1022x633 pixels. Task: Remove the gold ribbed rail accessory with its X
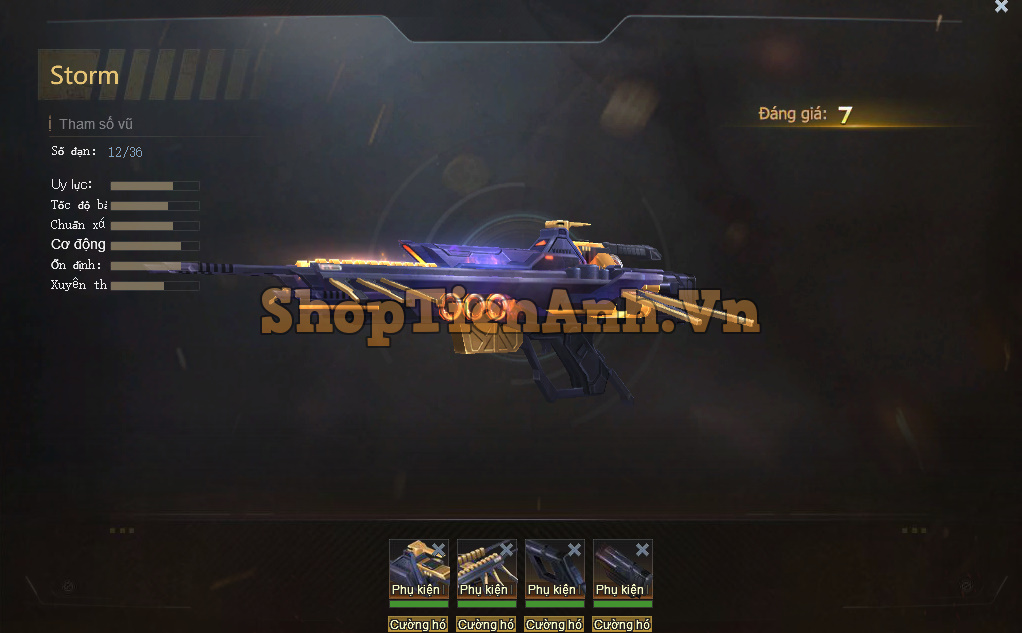tap(506, 549)
